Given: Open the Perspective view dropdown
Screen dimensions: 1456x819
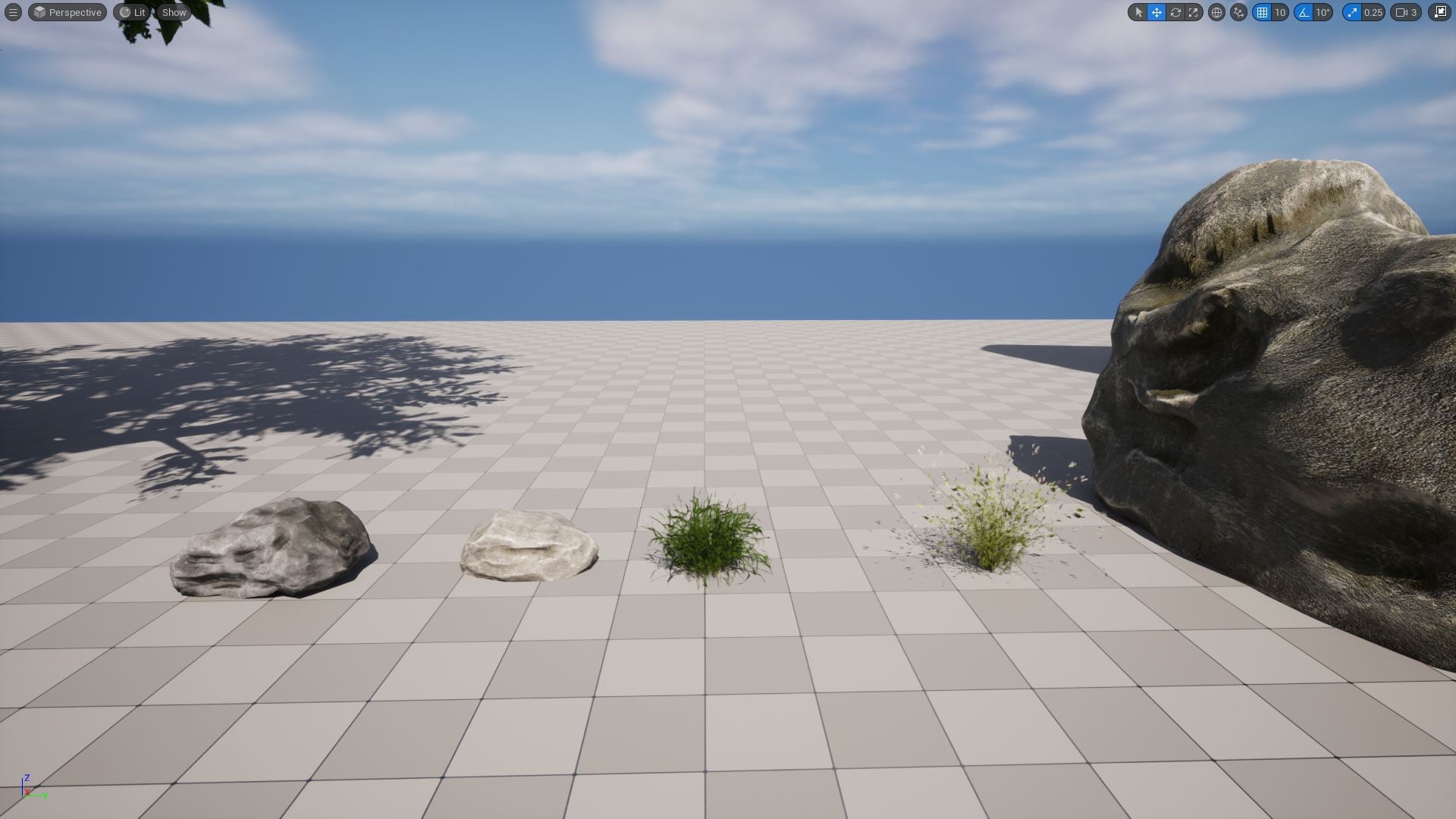Looking at the screenshot, I should (67, 12).
